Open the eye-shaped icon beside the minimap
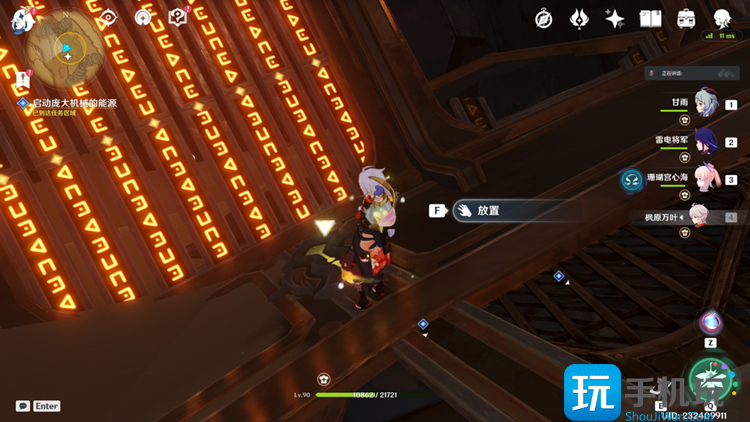750x422 pixels. (109, 18)
